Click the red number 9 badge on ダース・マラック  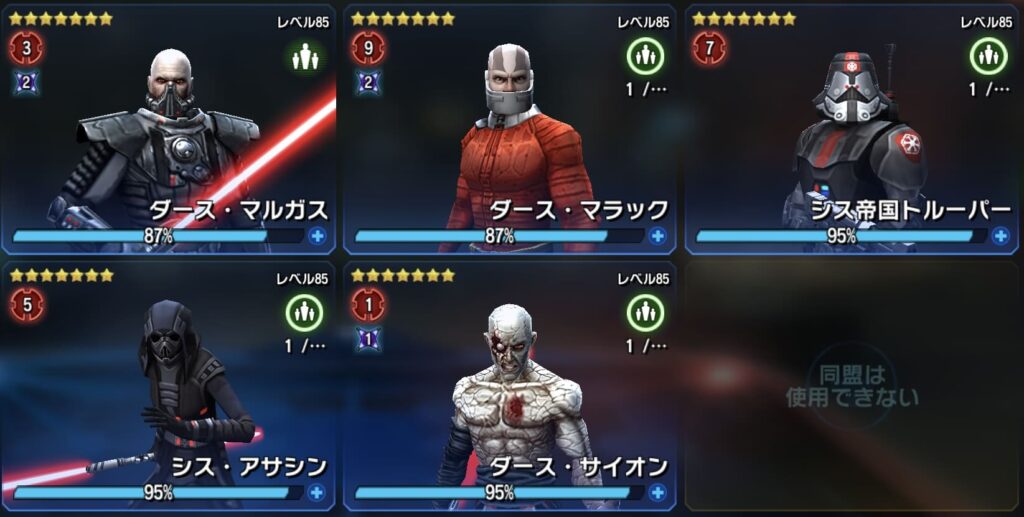368,48
